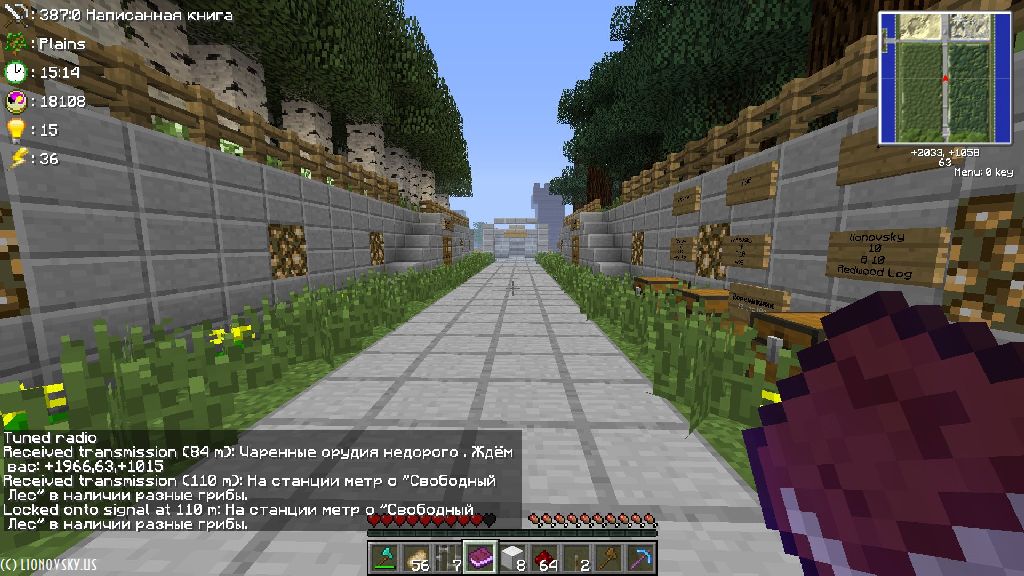The image size is (1024, 576).
Task: Click the Tuned radio chat log
Action: click(50, 438)
